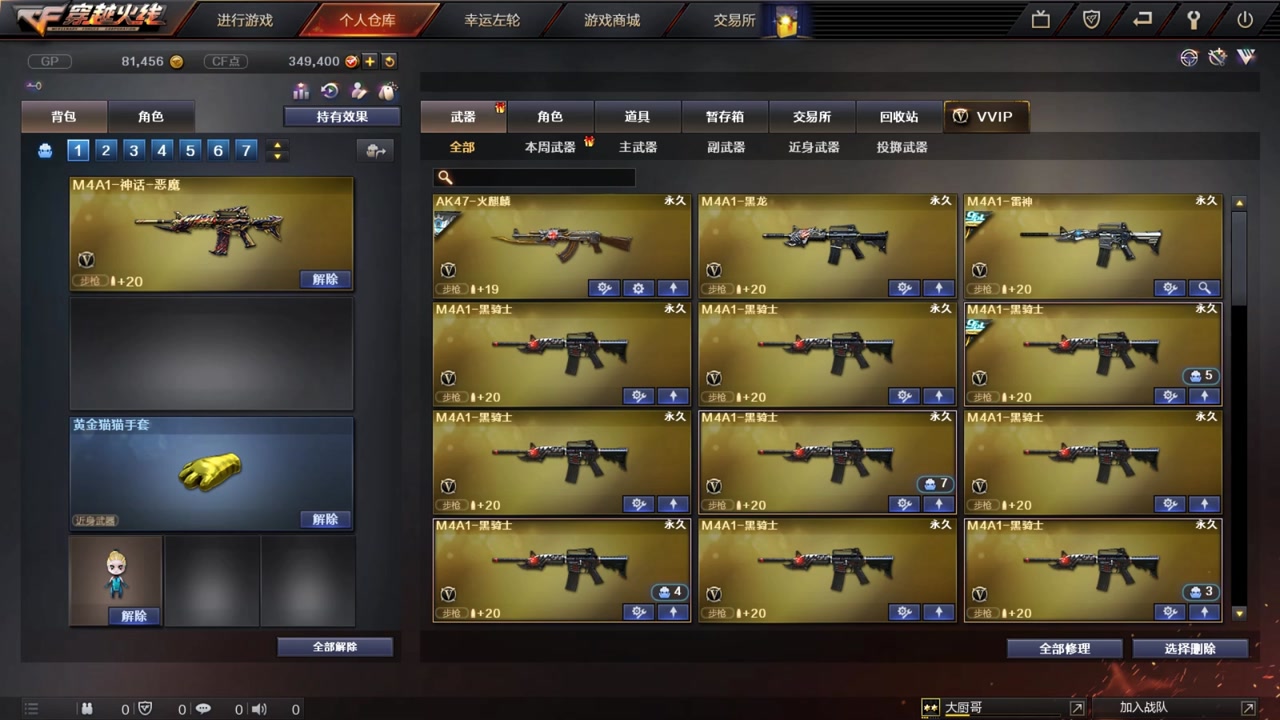The width and height of the screenshot is (1280, 720).
Task: Click the 全部修理 button
Action: coord(1064,648)
